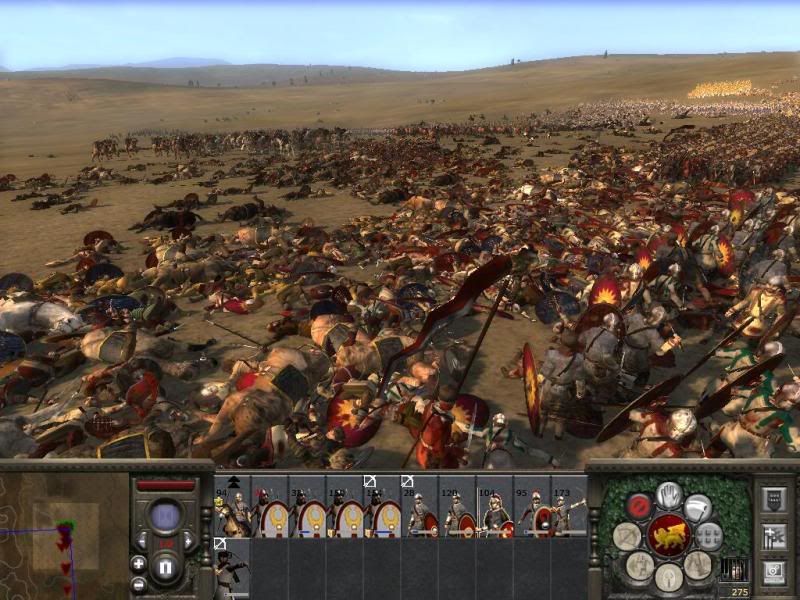Toggle fire at will bow icon
Image resolution: width=800 pixels, height=600 pixels.
tap(628, 536)
